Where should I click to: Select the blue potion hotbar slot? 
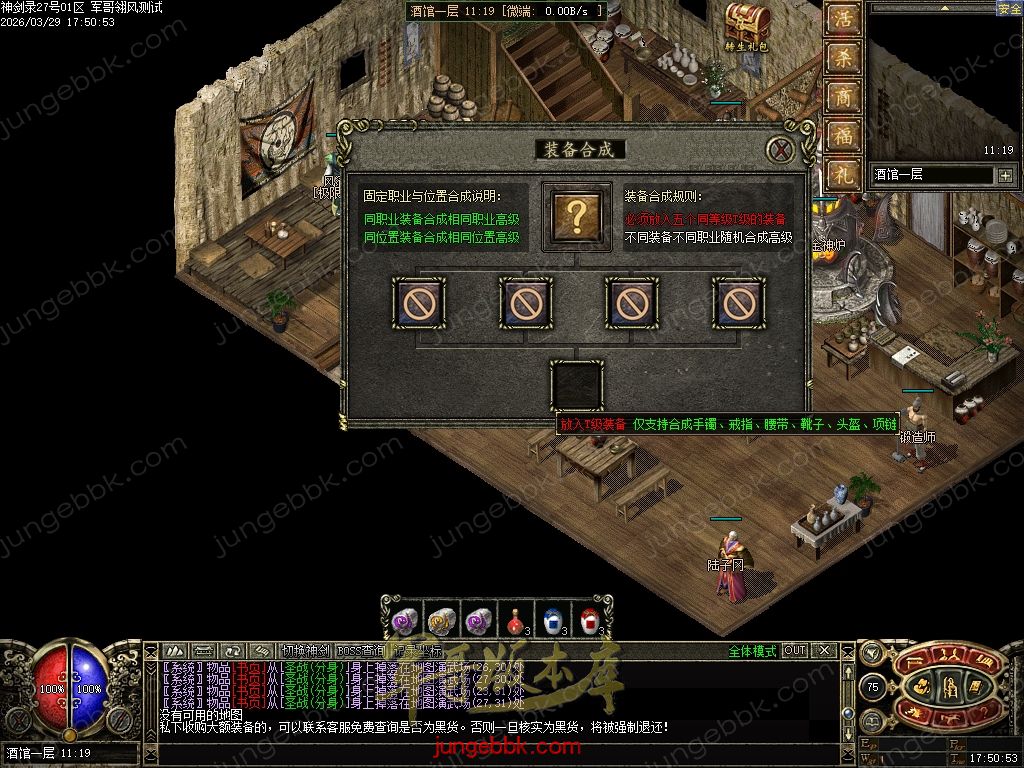(x=553, y=621)
